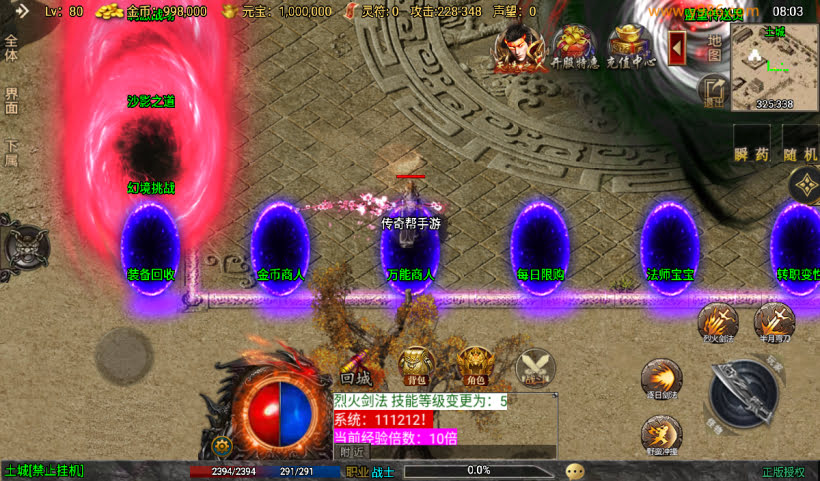Tap the red-haired warrior event icon

pos(518,45)
